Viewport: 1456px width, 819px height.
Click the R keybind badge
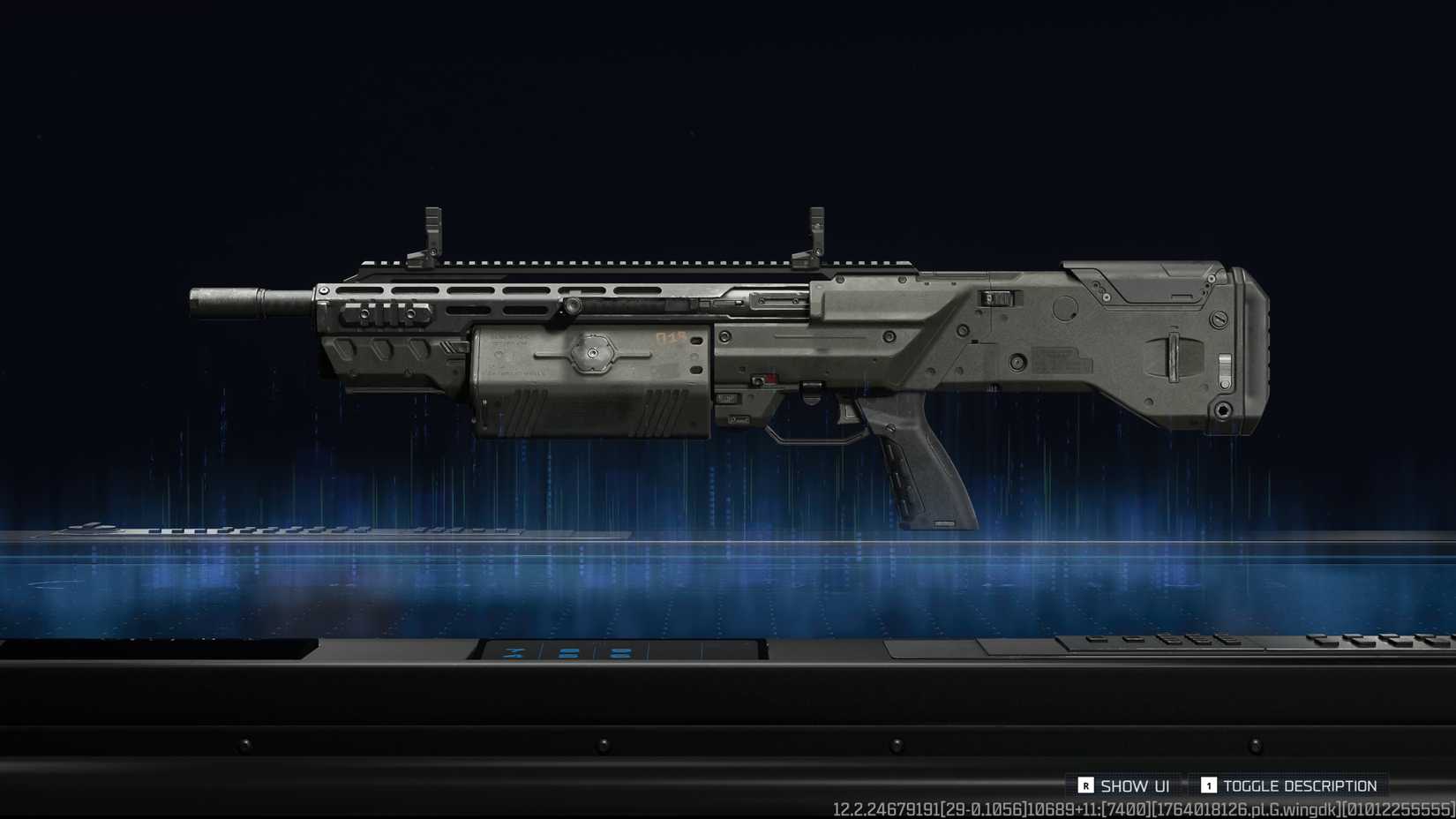coord(1085,785)
